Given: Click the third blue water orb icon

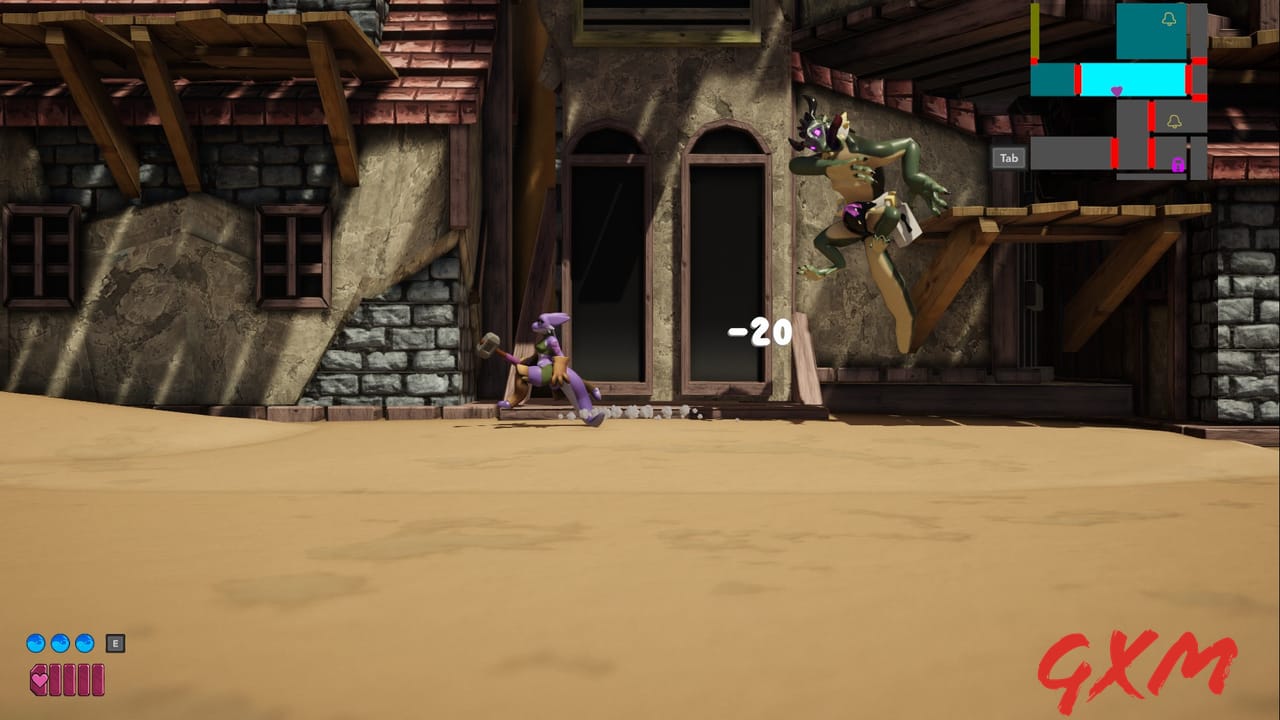Looking at the screenshot, I should [84, 643].
